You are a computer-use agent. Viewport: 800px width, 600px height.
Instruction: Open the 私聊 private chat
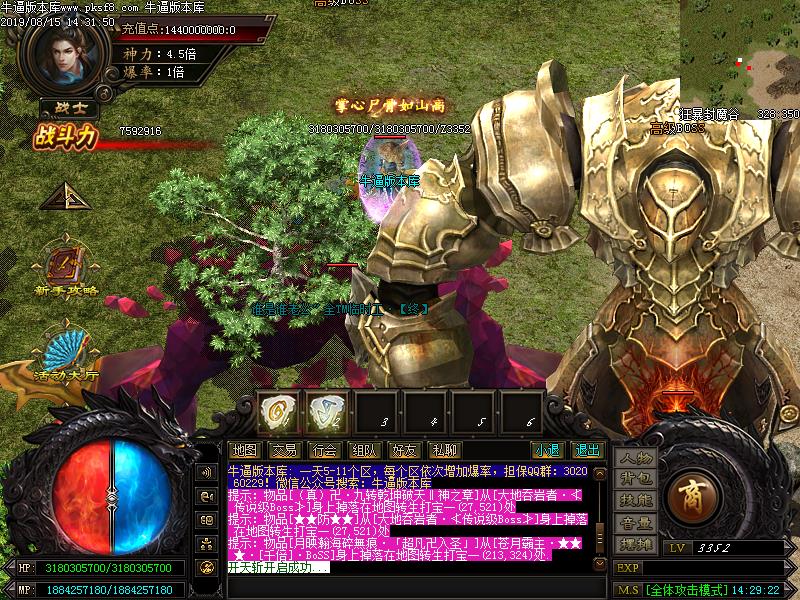pyautogui.click(x=444, y=450)
